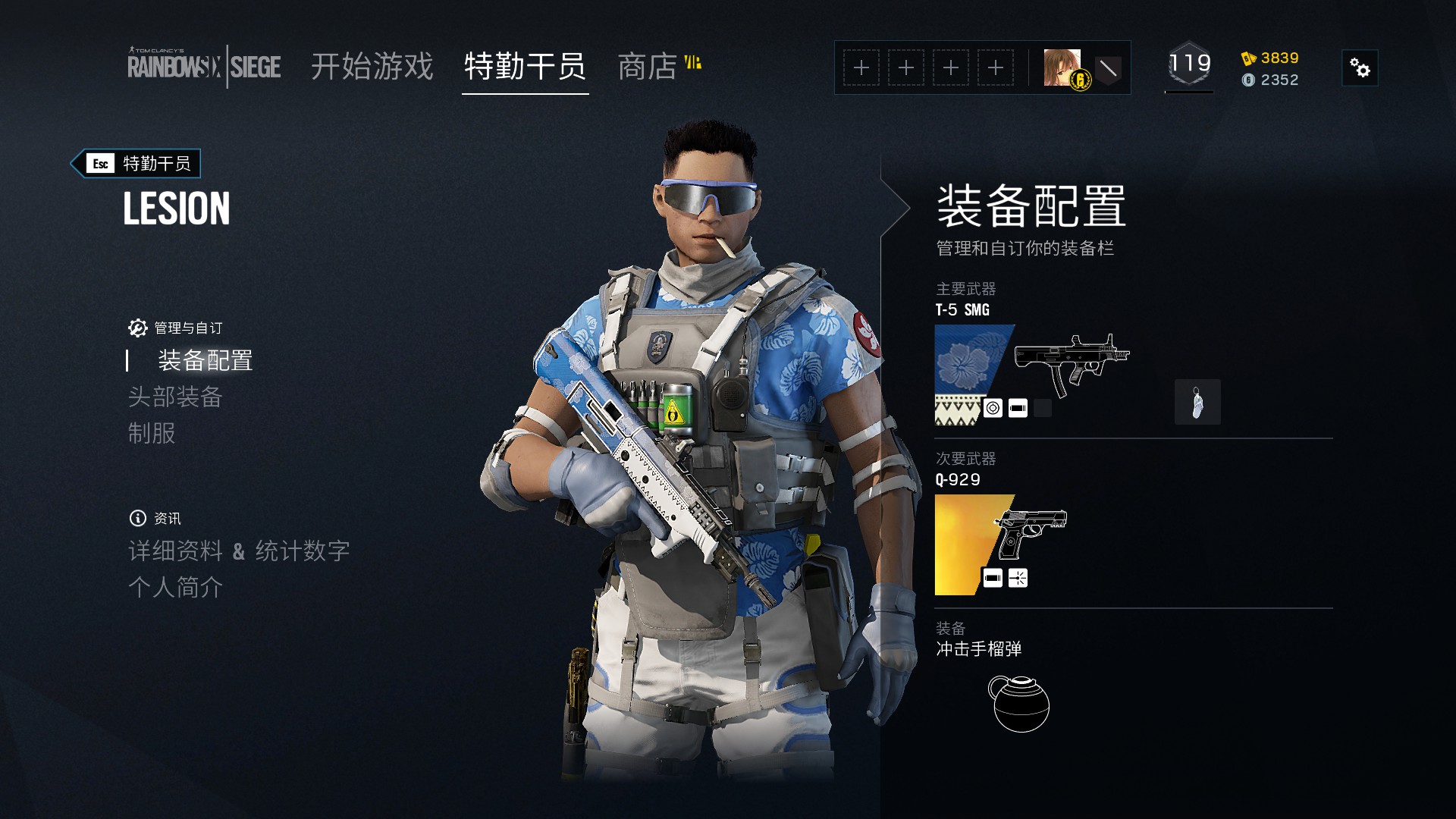
Task: Expand the first empty squad invite slot
Action: [861, 67]
